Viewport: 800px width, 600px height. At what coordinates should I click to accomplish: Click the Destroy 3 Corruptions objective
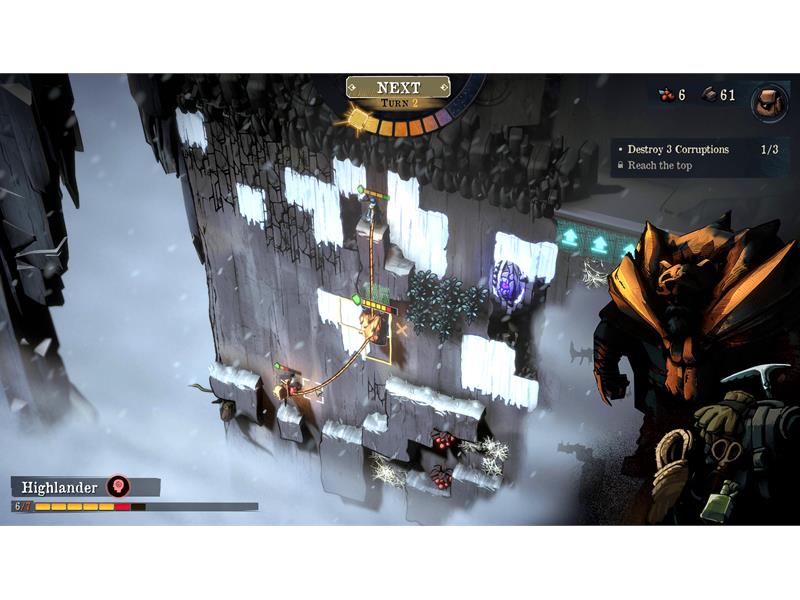(x=678, y=149)
